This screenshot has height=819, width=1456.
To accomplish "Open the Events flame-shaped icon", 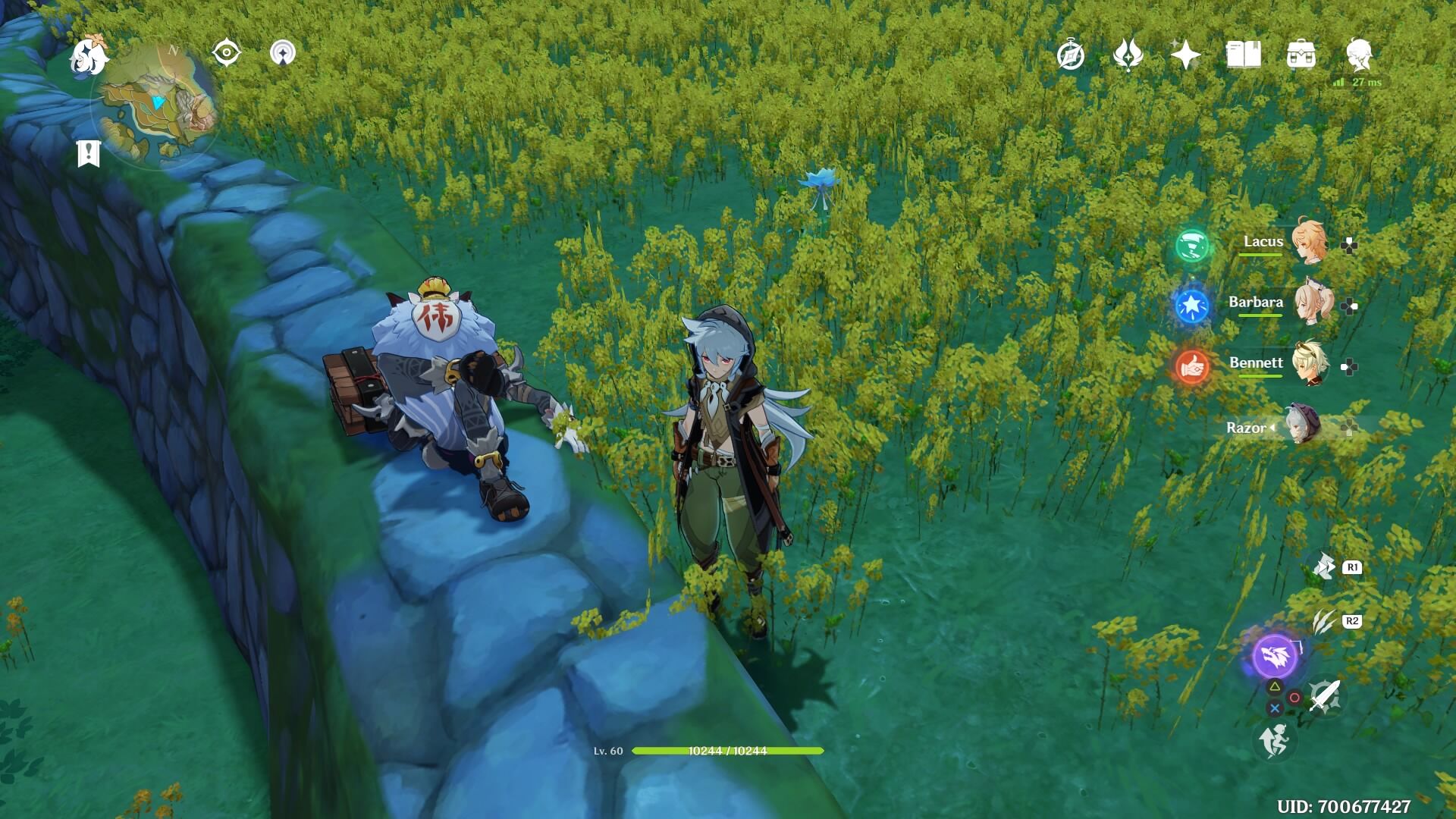I will (x=1128, y=55).
